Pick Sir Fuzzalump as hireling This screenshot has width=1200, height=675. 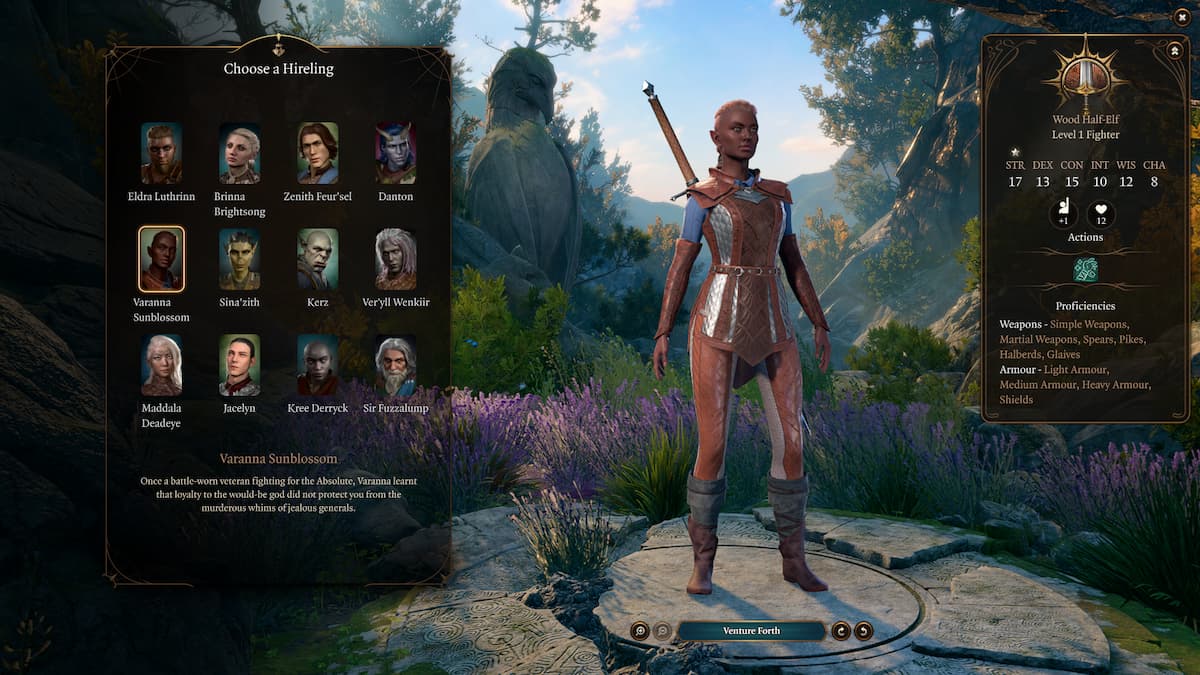(395, 365)
